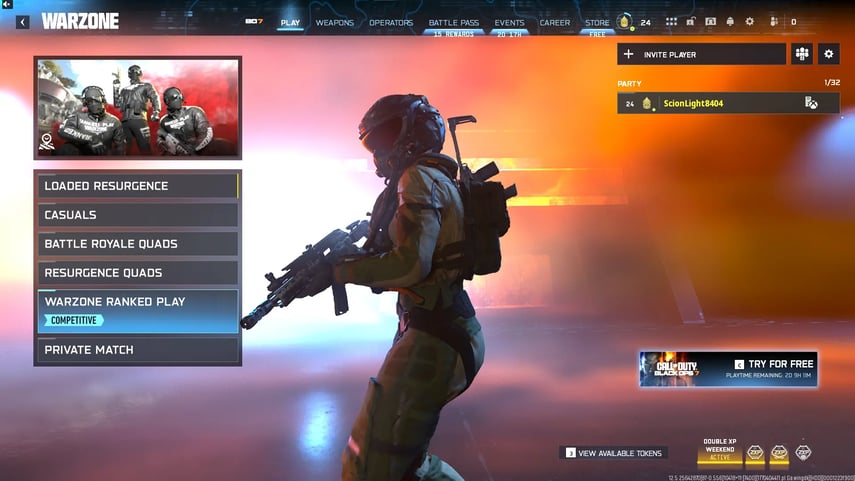Click the featured operators thumbnail
Screen dimensions: 855x481
click(138, 108)
